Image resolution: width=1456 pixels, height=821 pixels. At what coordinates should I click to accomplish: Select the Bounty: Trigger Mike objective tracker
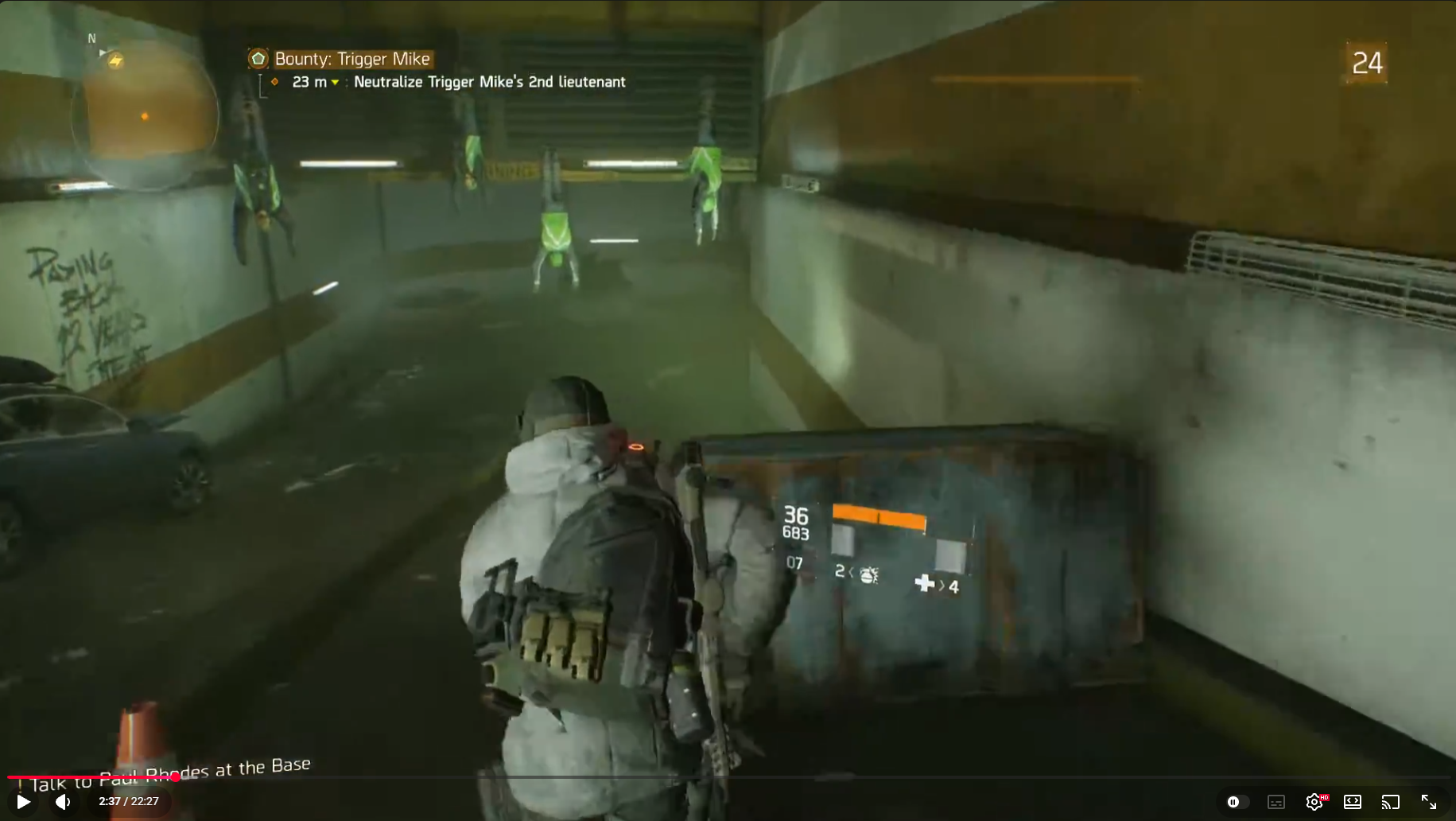351,59
